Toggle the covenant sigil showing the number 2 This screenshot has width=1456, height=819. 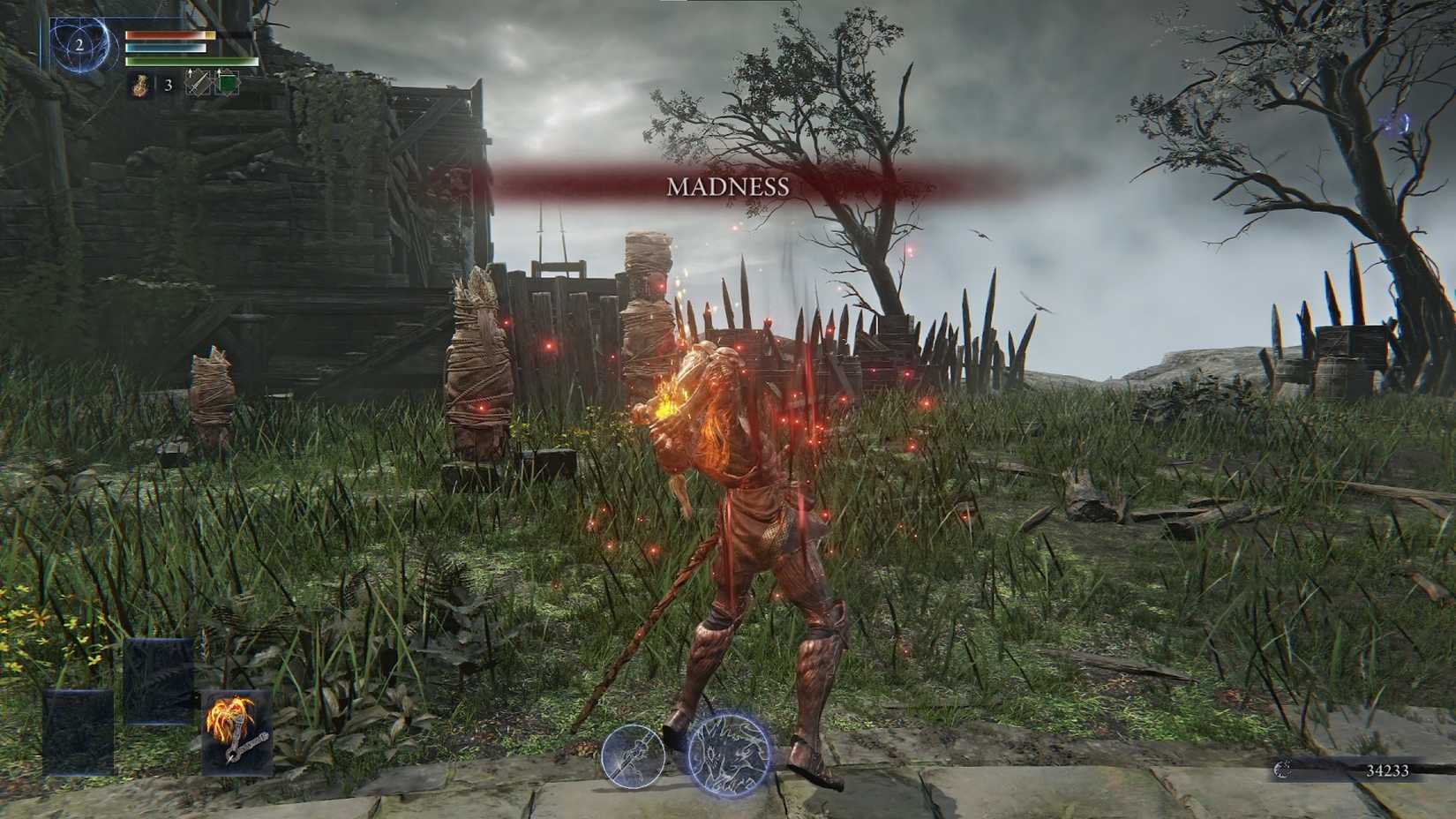point(80,44)
